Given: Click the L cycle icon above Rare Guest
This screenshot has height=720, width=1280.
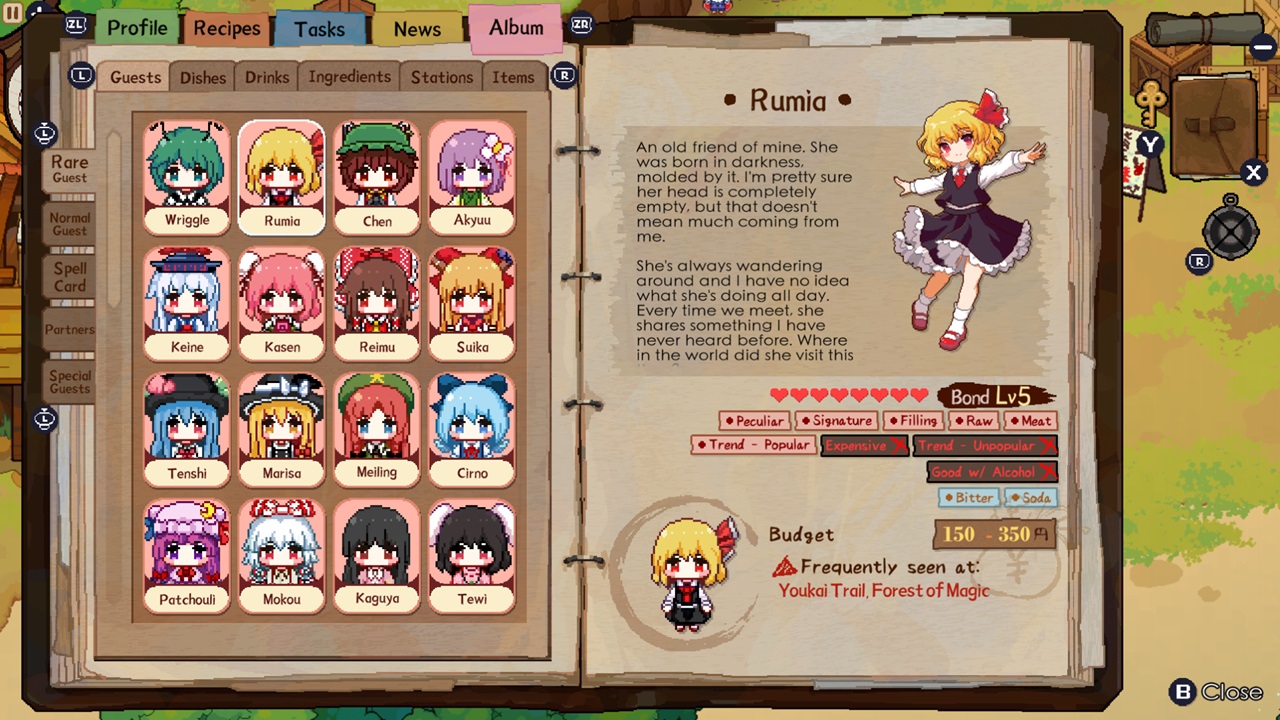Looking at the screenshot, I should (44, 133).
